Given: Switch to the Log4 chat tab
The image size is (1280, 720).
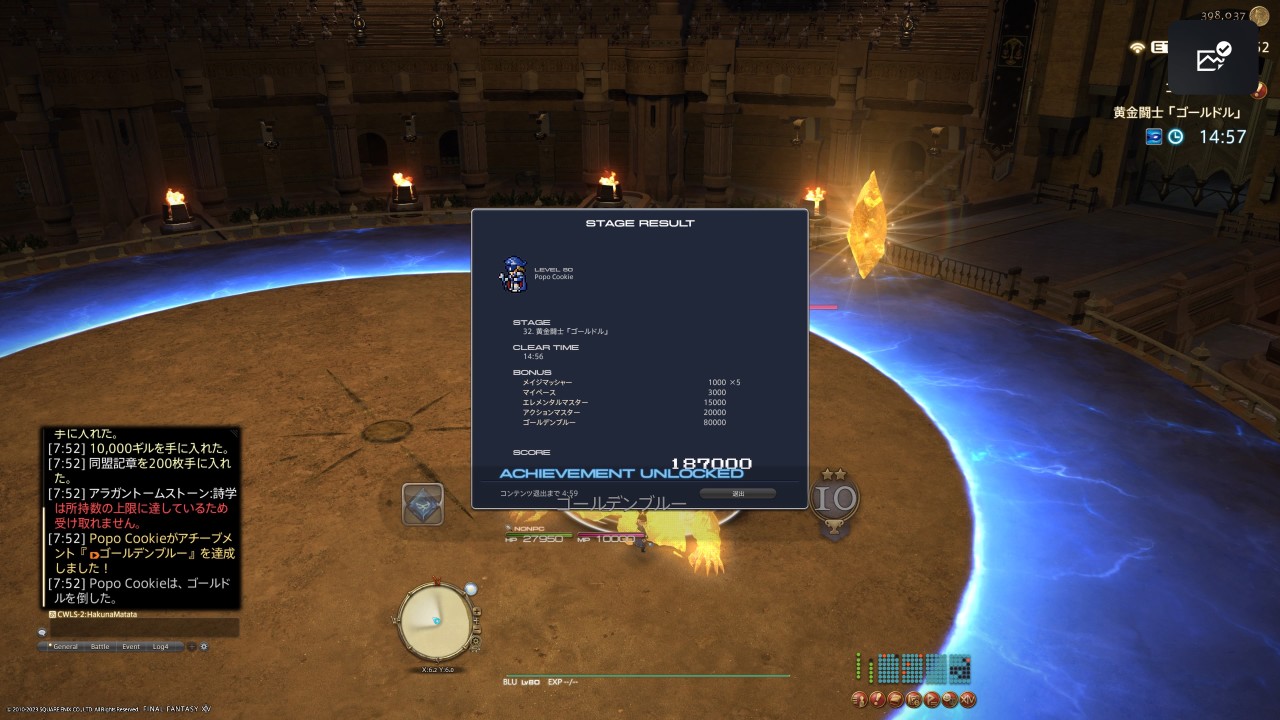Looking at the screenshot, I should coord(161,646).
